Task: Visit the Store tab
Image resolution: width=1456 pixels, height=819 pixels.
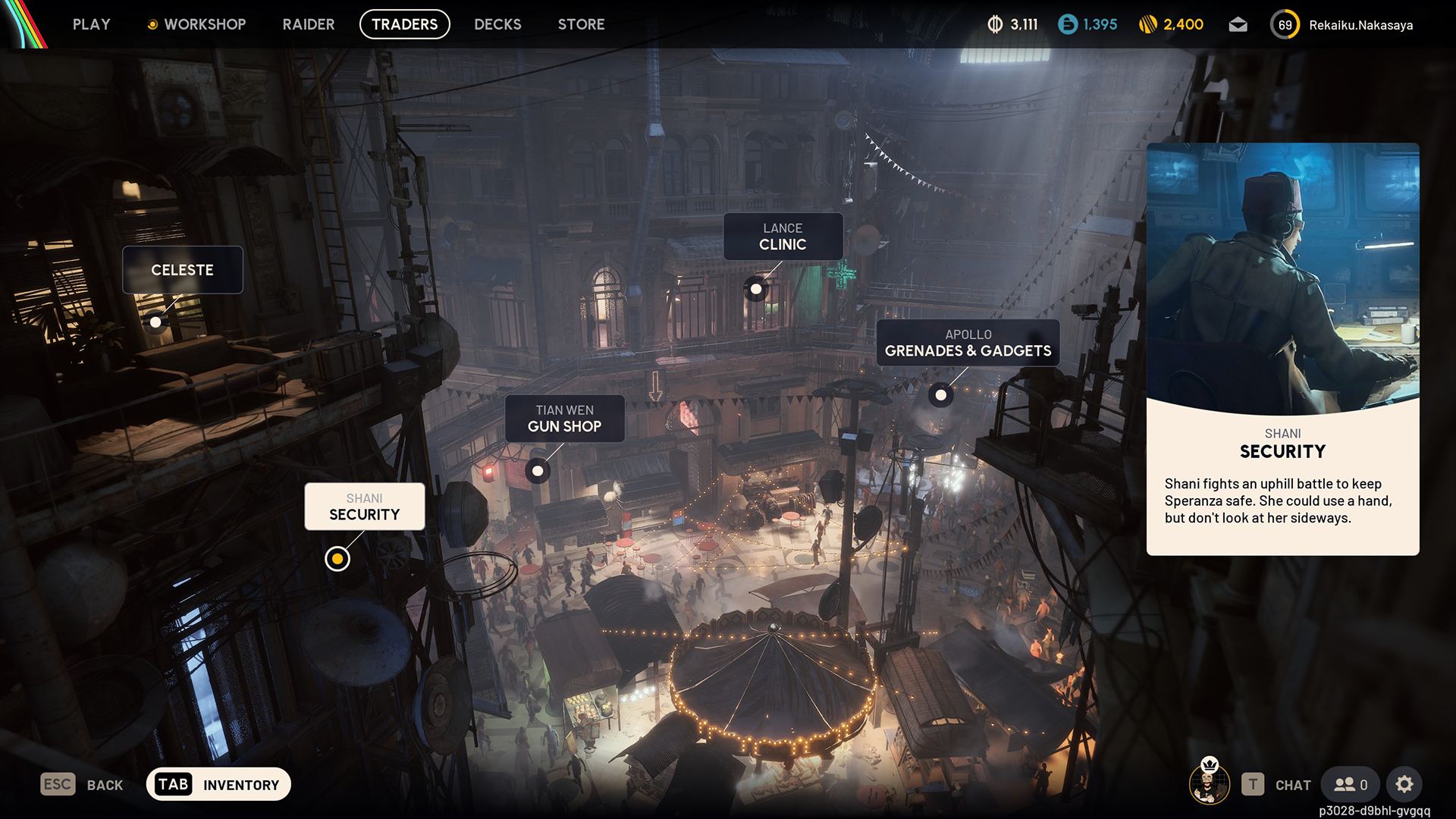Action: (581, 24)
